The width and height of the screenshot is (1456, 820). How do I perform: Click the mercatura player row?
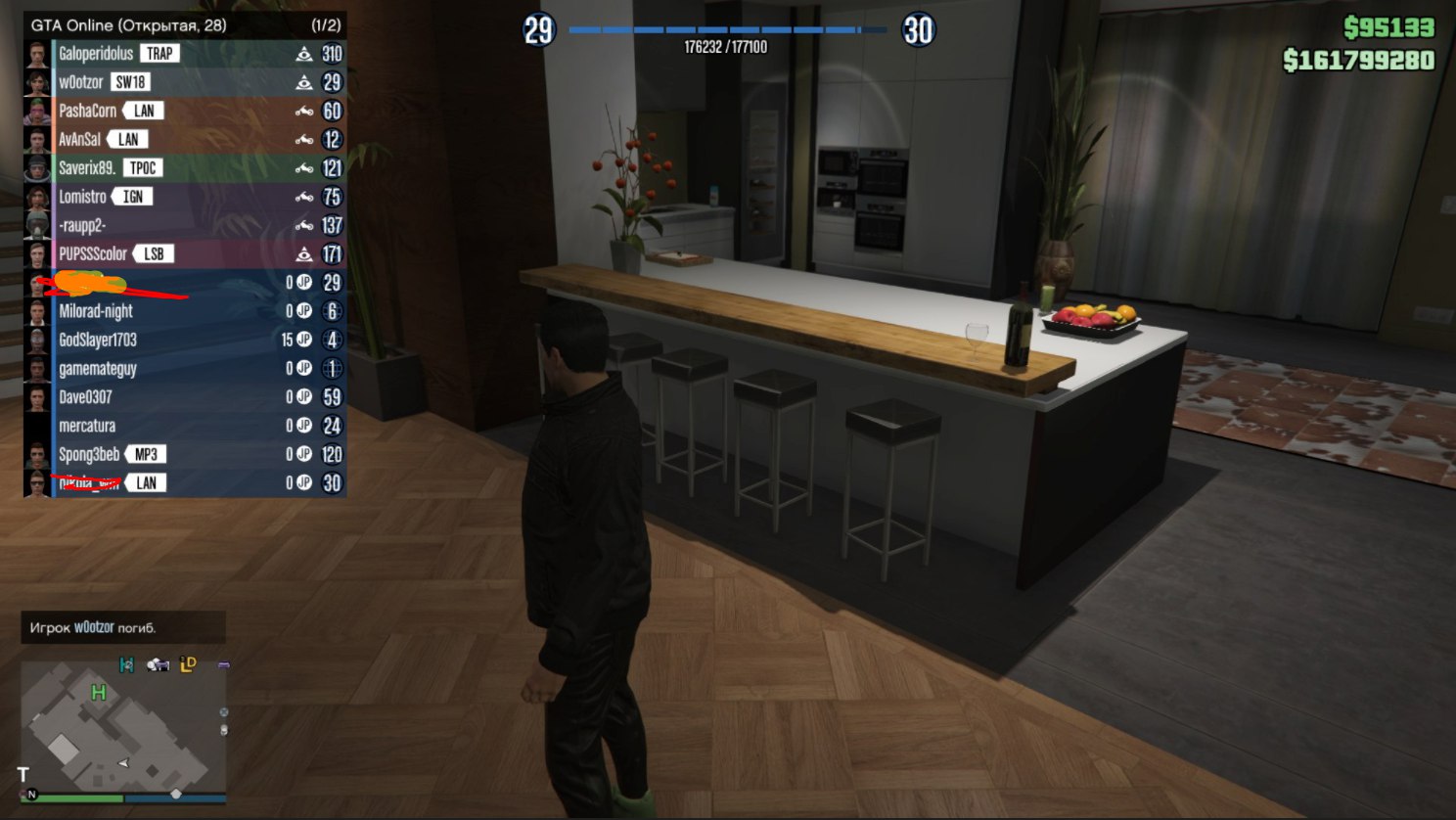tap(87, 426)
